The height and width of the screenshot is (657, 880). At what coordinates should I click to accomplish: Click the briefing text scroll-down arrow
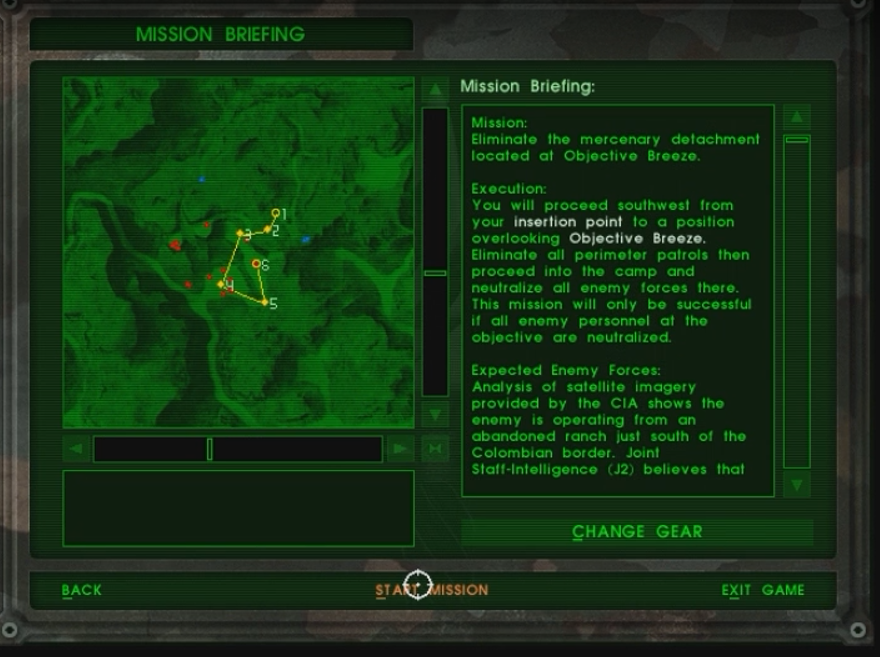pos(796,485)
